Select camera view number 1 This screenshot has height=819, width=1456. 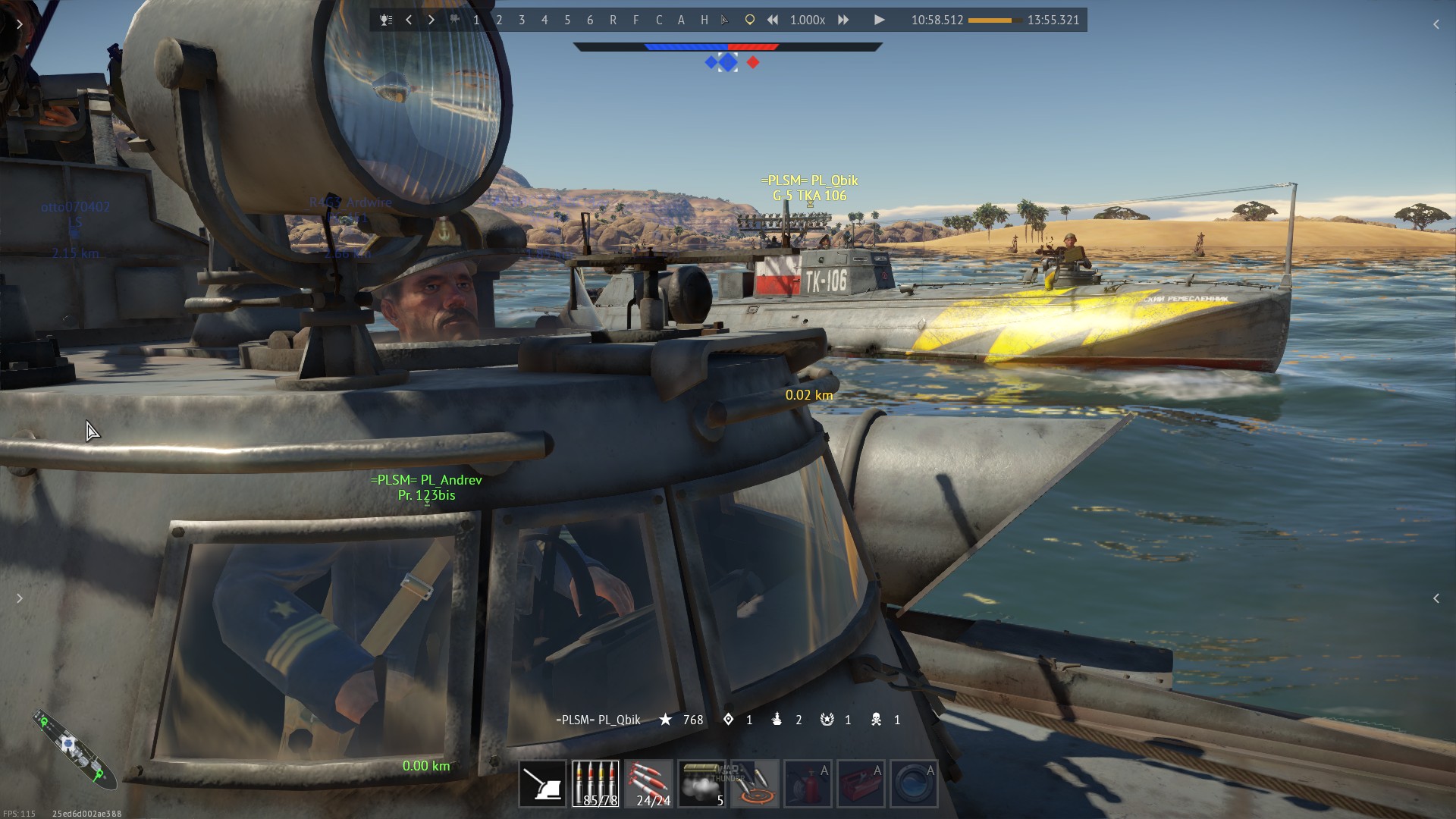point(476,20)
